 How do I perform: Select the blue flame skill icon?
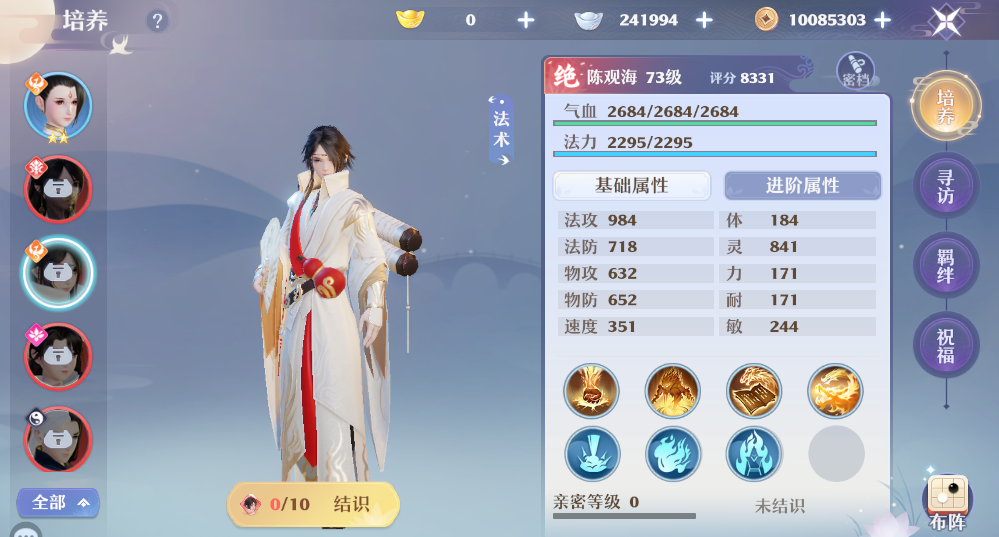(672, 453)
